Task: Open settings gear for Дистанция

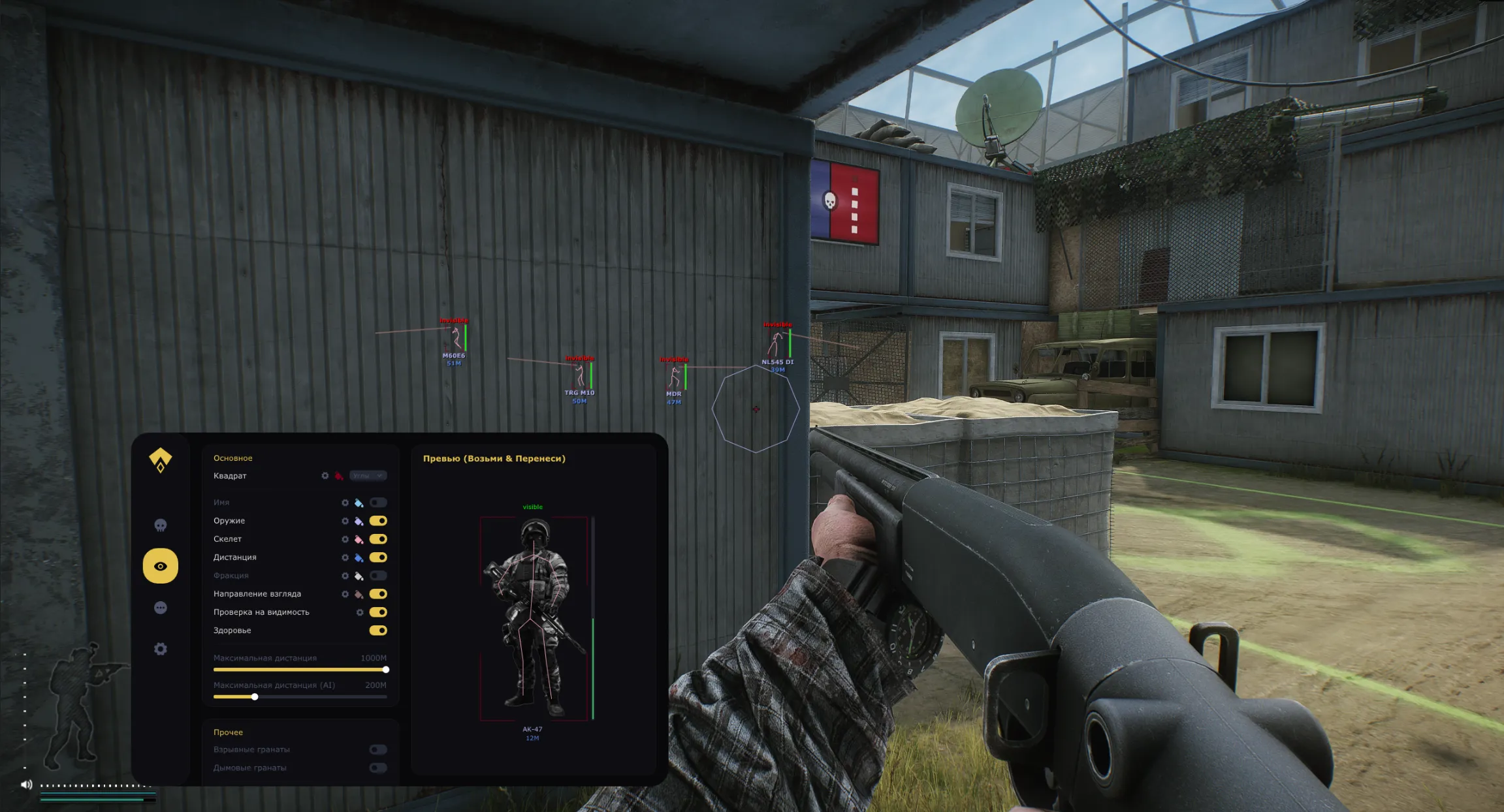Action: pyautogui.click(x=345, y=557)
